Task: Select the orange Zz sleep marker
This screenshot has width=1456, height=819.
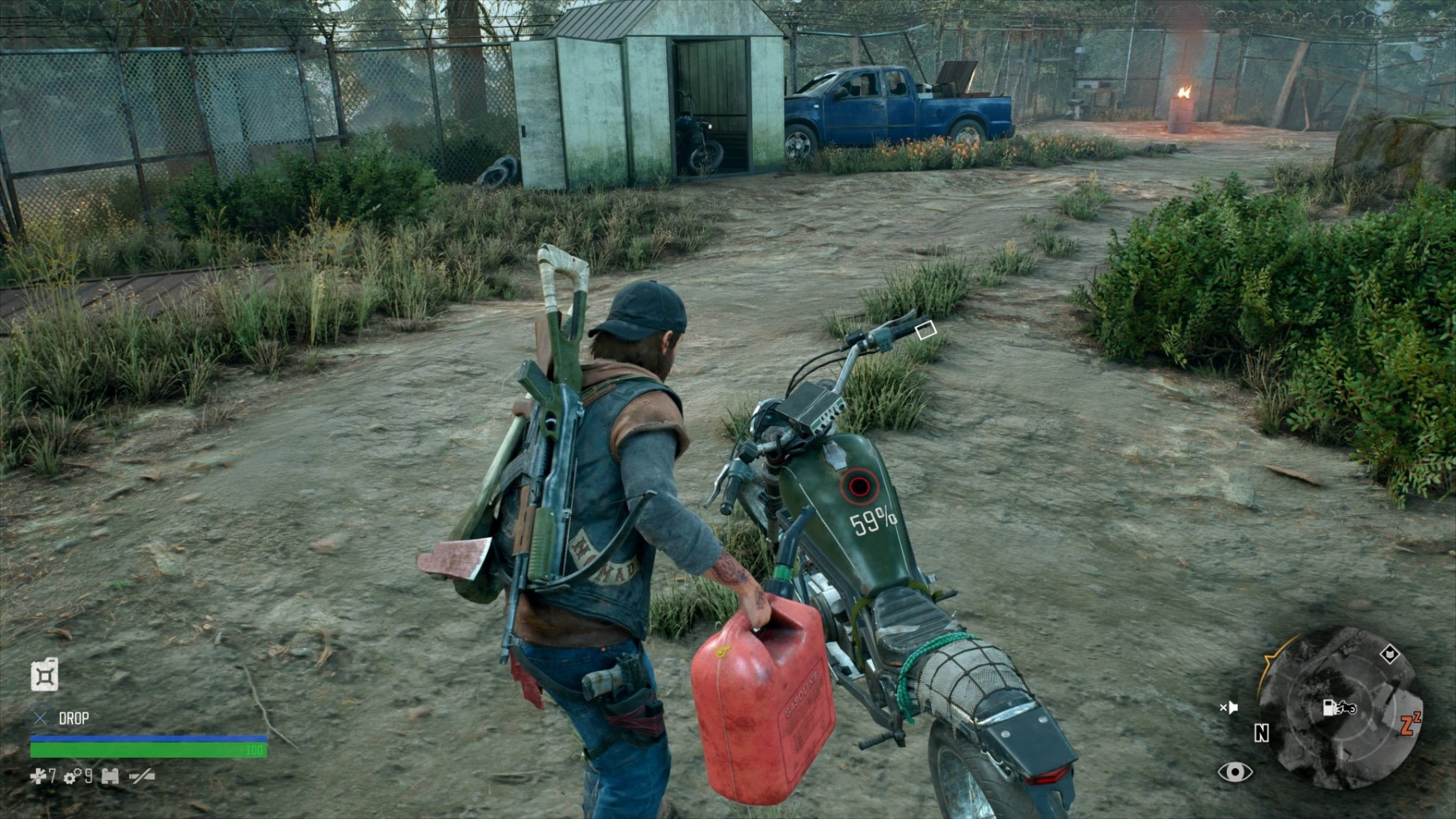Action: [x=1411, y=723]
